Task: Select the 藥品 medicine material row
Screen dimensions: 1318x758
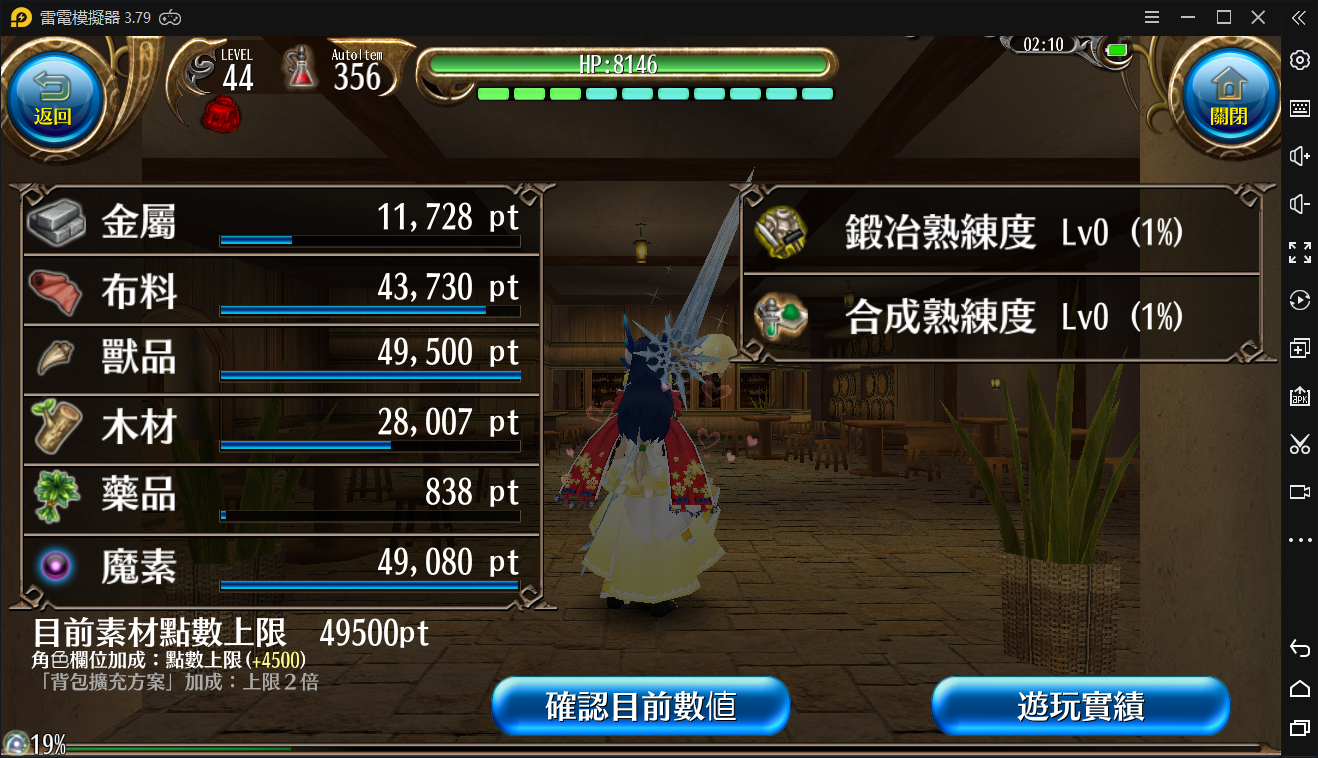Action: tap(280, 495)
